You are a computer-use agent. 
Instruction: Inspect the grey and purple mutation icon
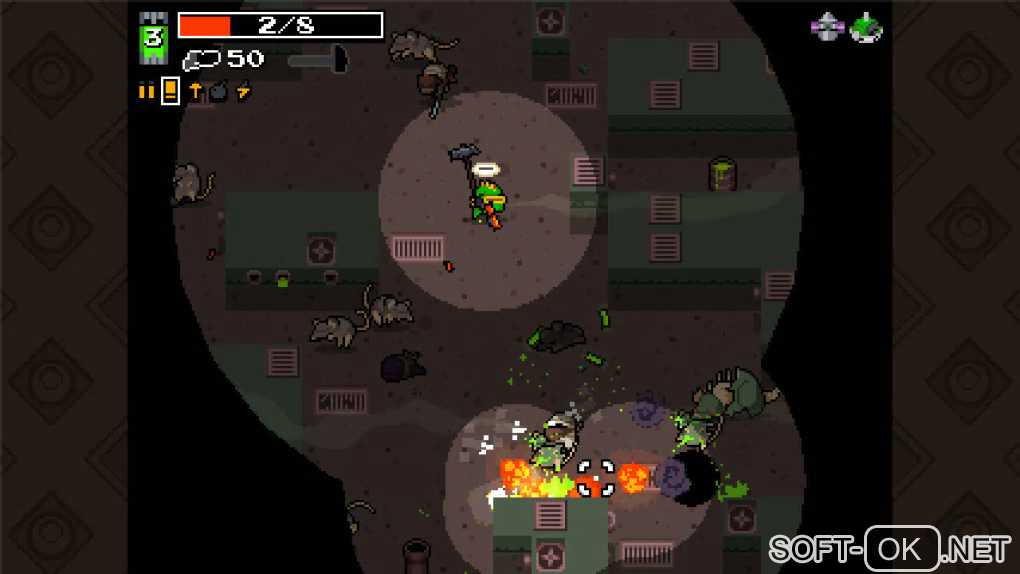click(827, 27)
